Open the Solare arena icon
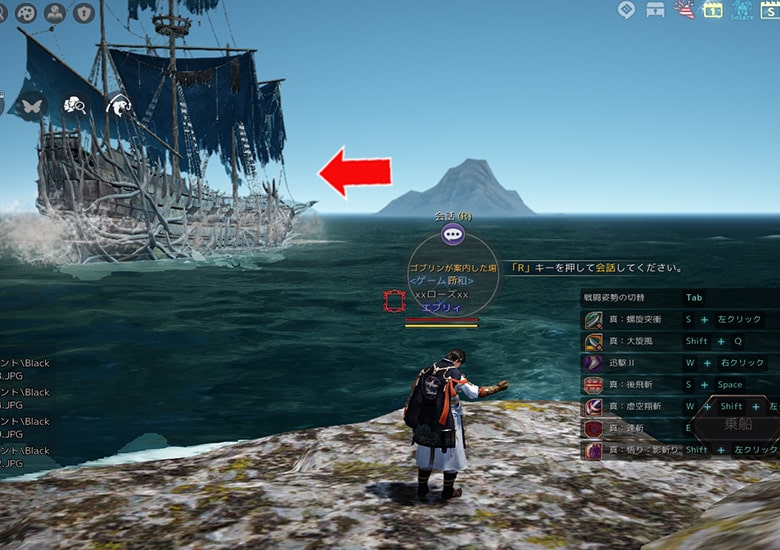 [x=742, y=10]
